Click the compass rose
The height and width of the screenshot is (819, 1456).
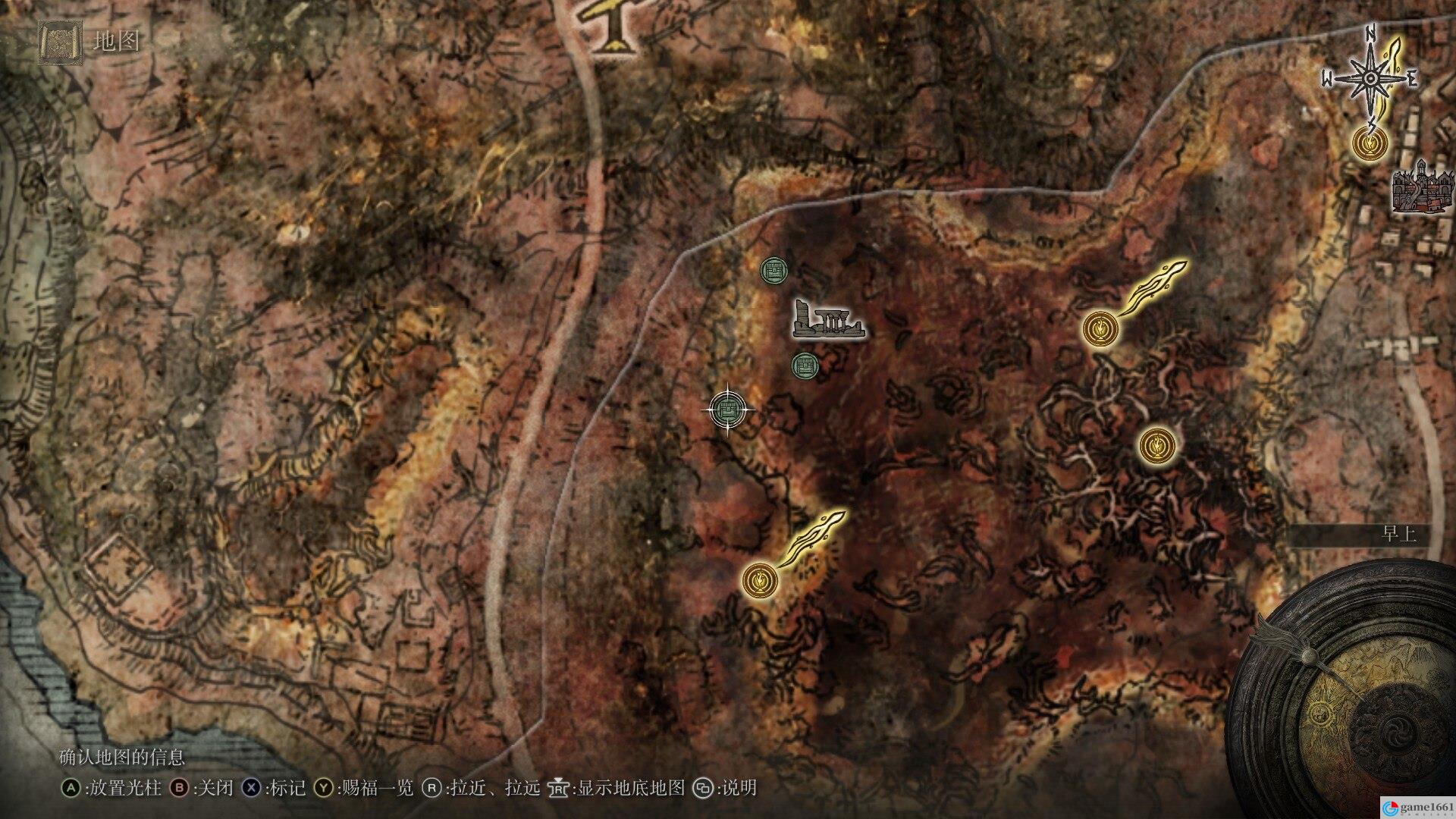coord(1370,79)
